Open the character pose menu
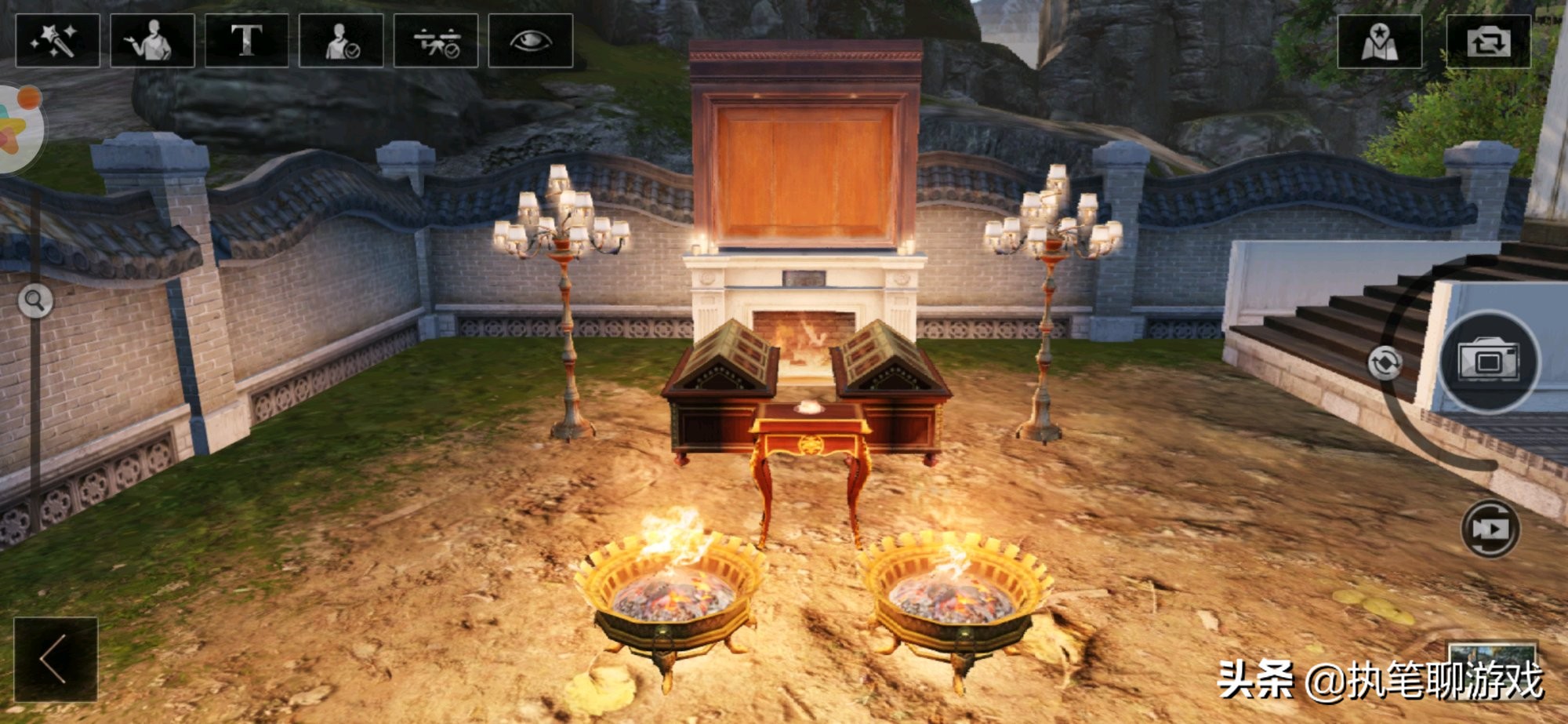The image size is (1568, 724). (x=152, y=41)
